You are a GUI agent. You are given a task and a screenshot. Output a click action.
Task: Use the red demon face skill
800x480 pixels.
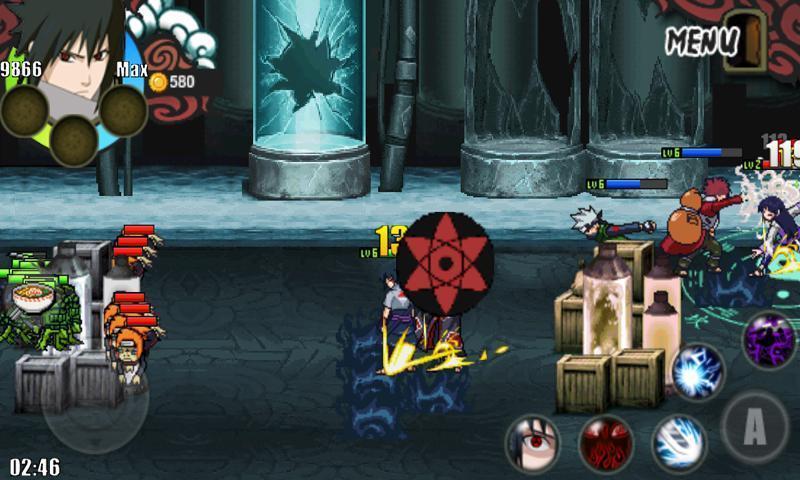point(606,442)
